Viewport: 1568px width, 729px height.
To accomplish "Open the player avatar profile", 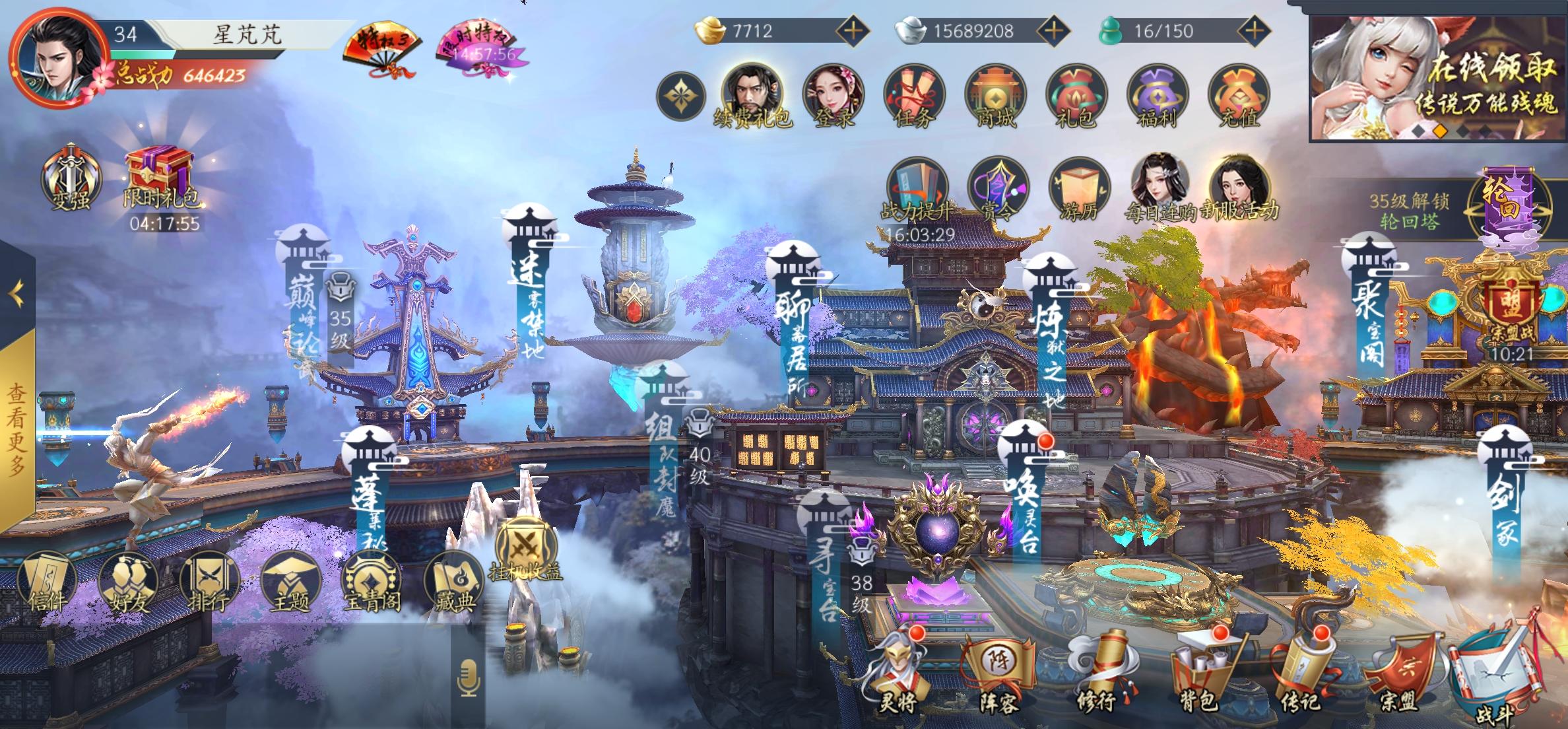I will pos(58,58).
